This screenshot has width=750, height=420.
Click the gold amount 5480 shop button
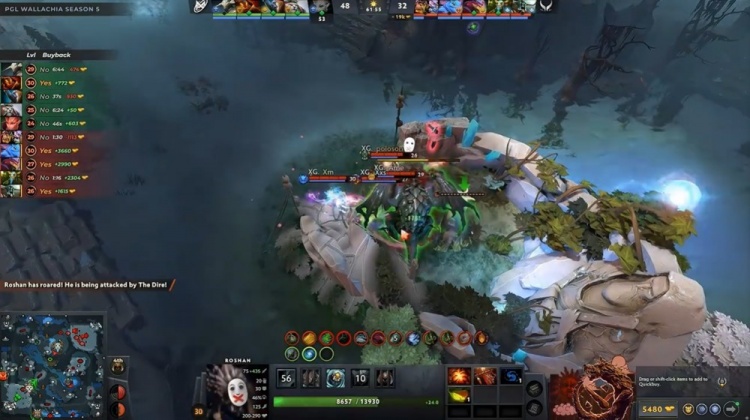pos(658,409)
